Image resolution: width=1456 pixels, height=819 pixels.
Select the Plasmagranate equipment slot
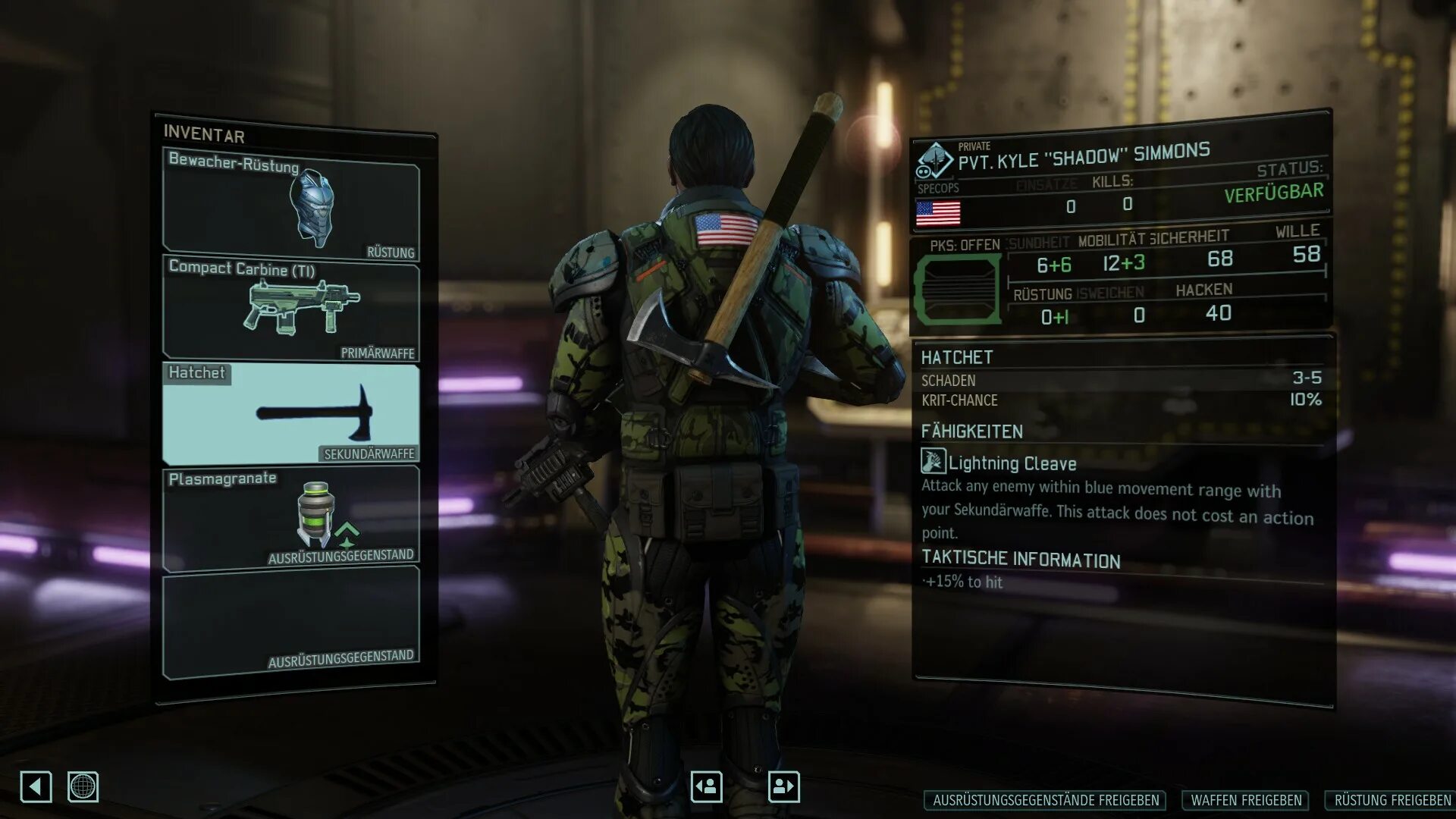[291, 517]
